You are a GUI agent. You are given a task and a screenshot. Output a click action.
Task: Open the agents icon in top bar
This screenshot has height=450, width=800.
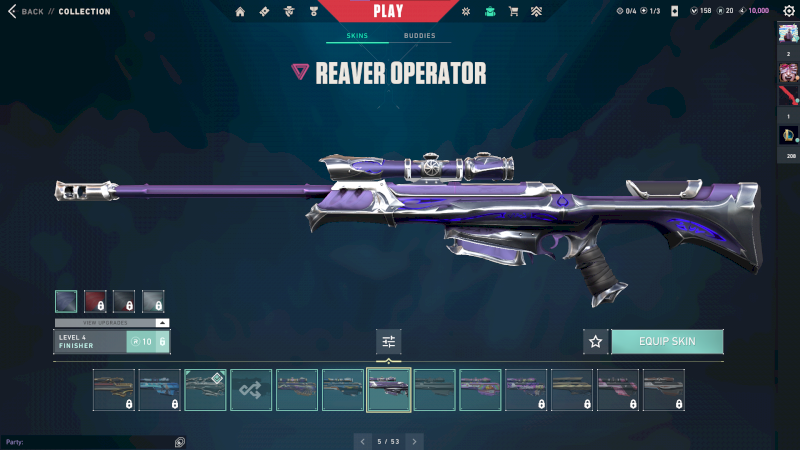(x=289, y=12)
